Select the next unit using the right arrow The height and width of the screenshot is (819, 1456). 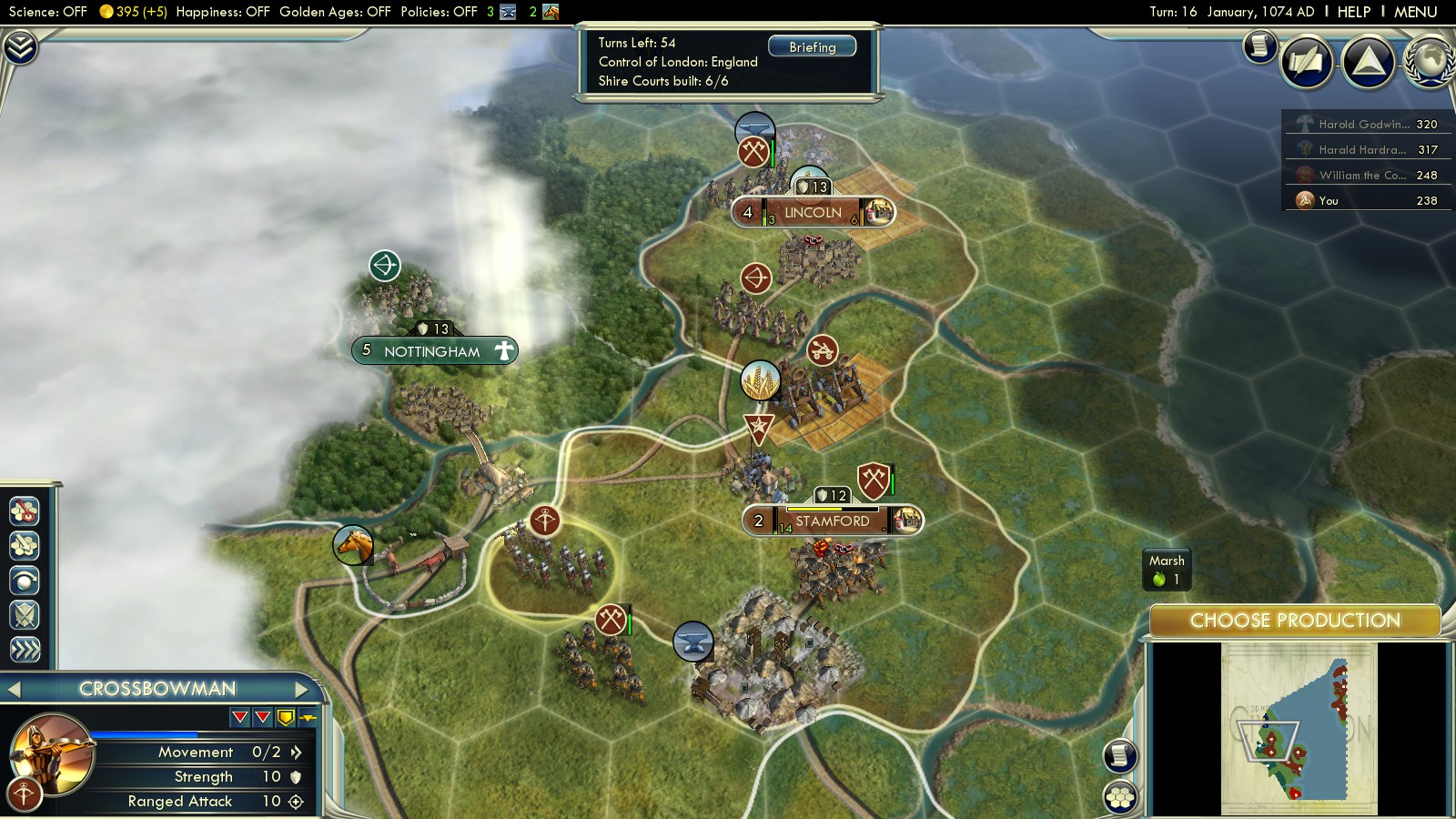point(301,689)
